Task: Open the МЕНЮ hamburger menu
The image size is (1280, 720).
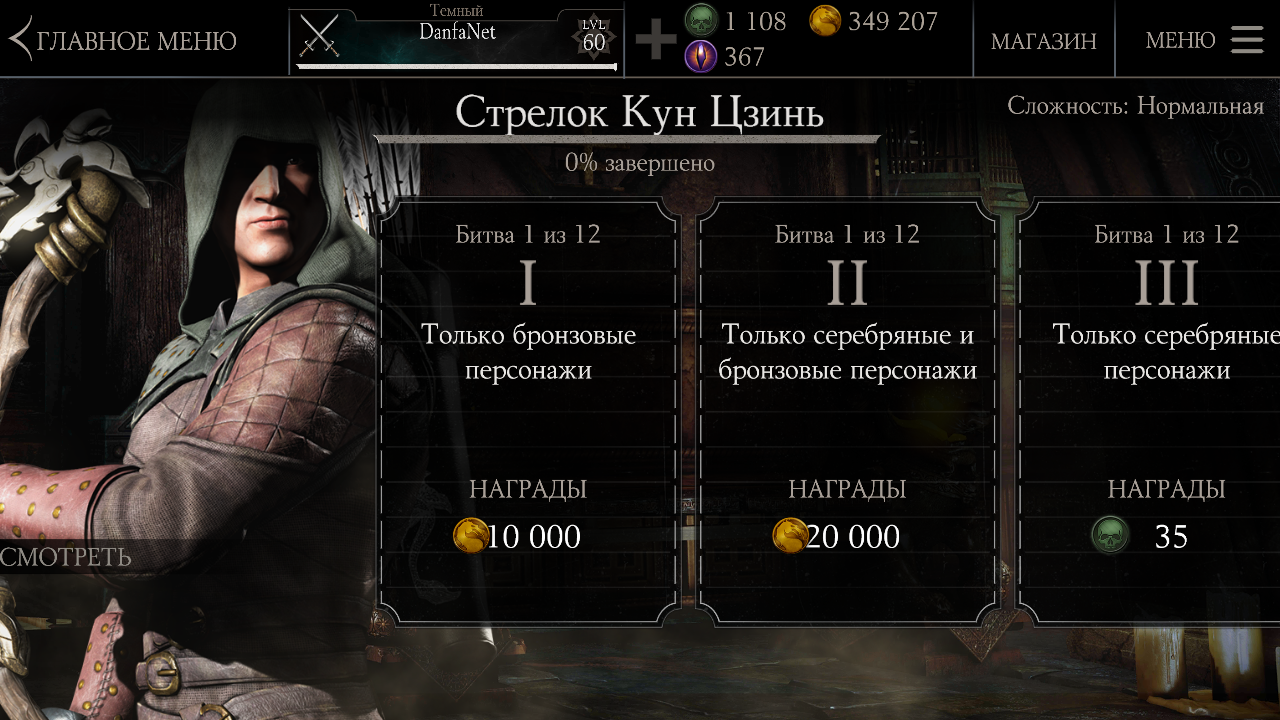Action: point(1204,40)
